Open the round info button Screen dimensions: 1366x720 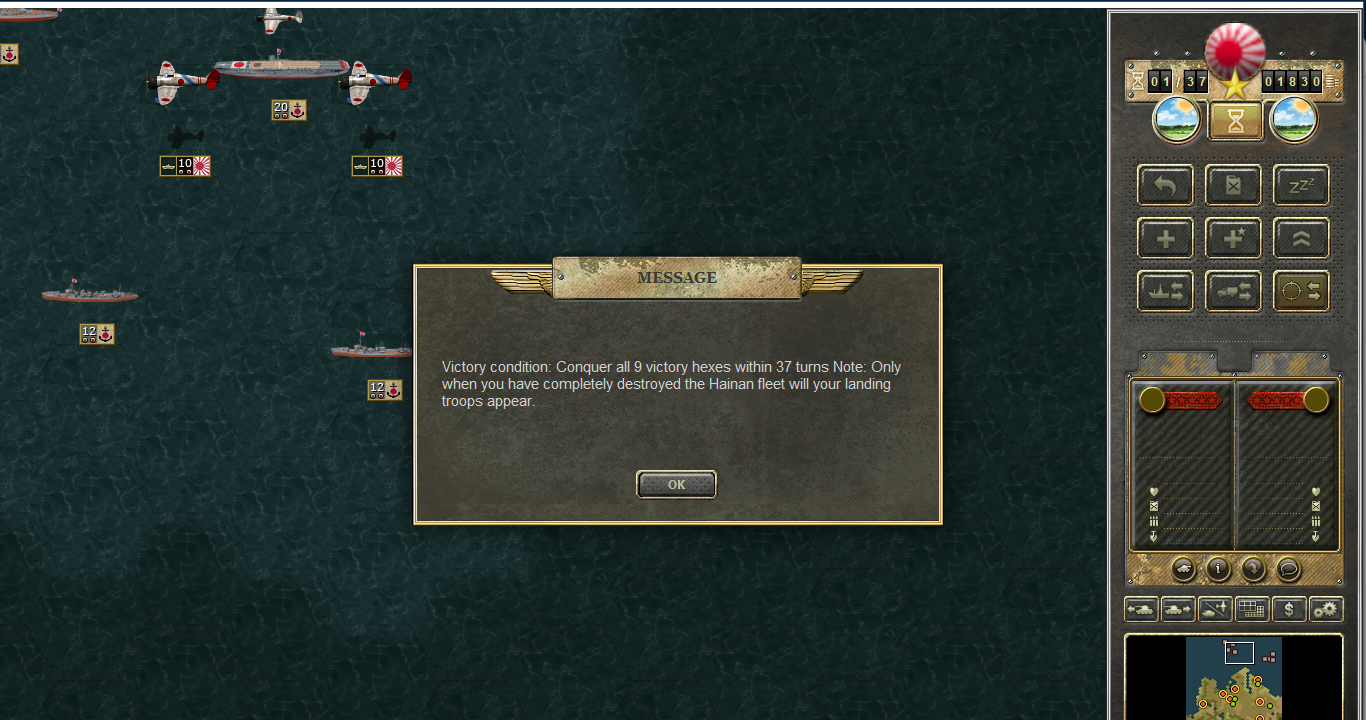[x=1218, y=569]
